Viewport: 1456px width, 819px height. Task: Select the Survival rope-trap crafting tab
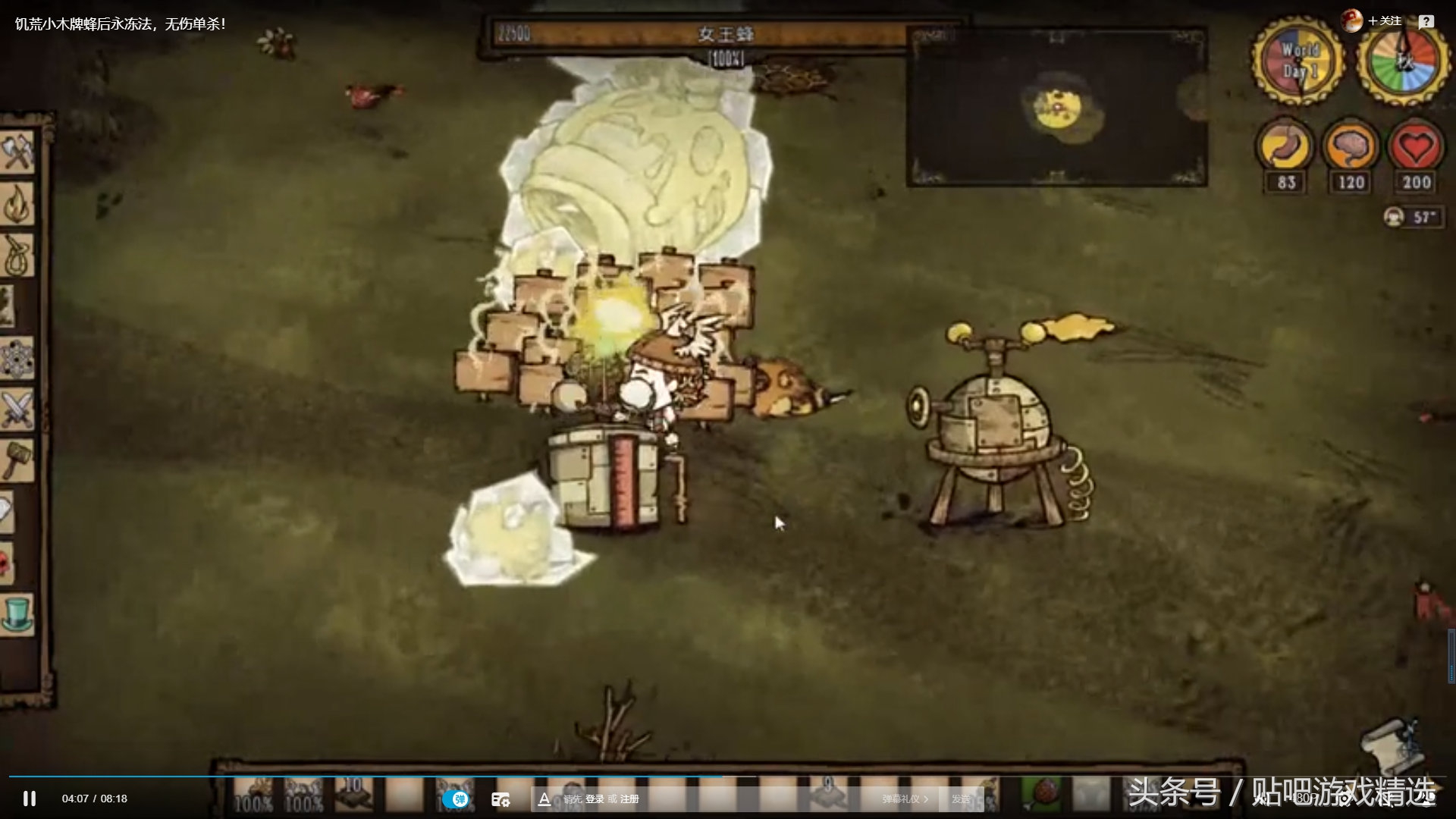pyautogui.click(x=17, y=255)
